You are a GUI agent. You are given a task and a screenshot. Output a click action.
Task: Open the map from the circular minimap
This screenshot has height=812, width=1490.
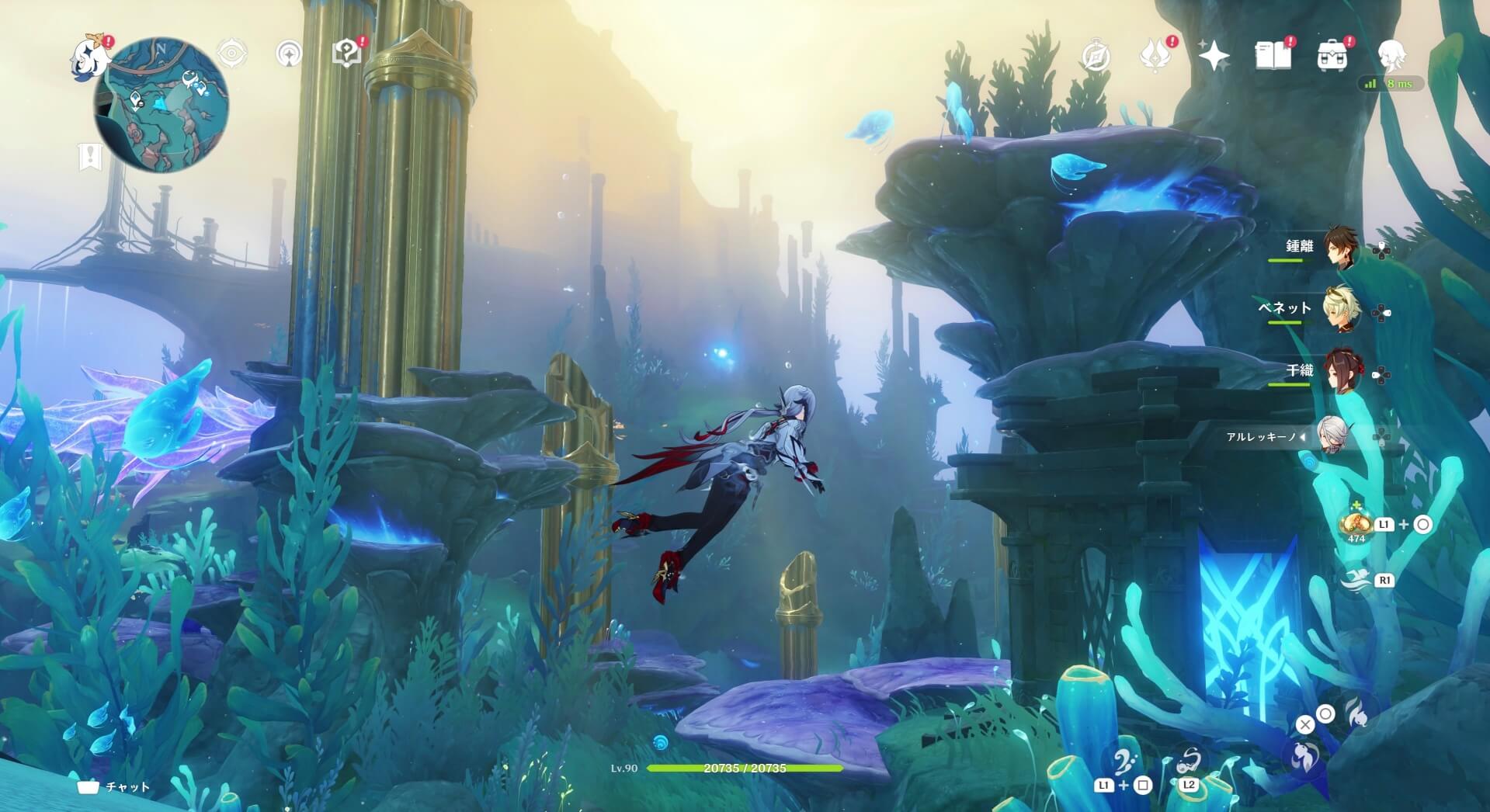click(x=162, y=104)
